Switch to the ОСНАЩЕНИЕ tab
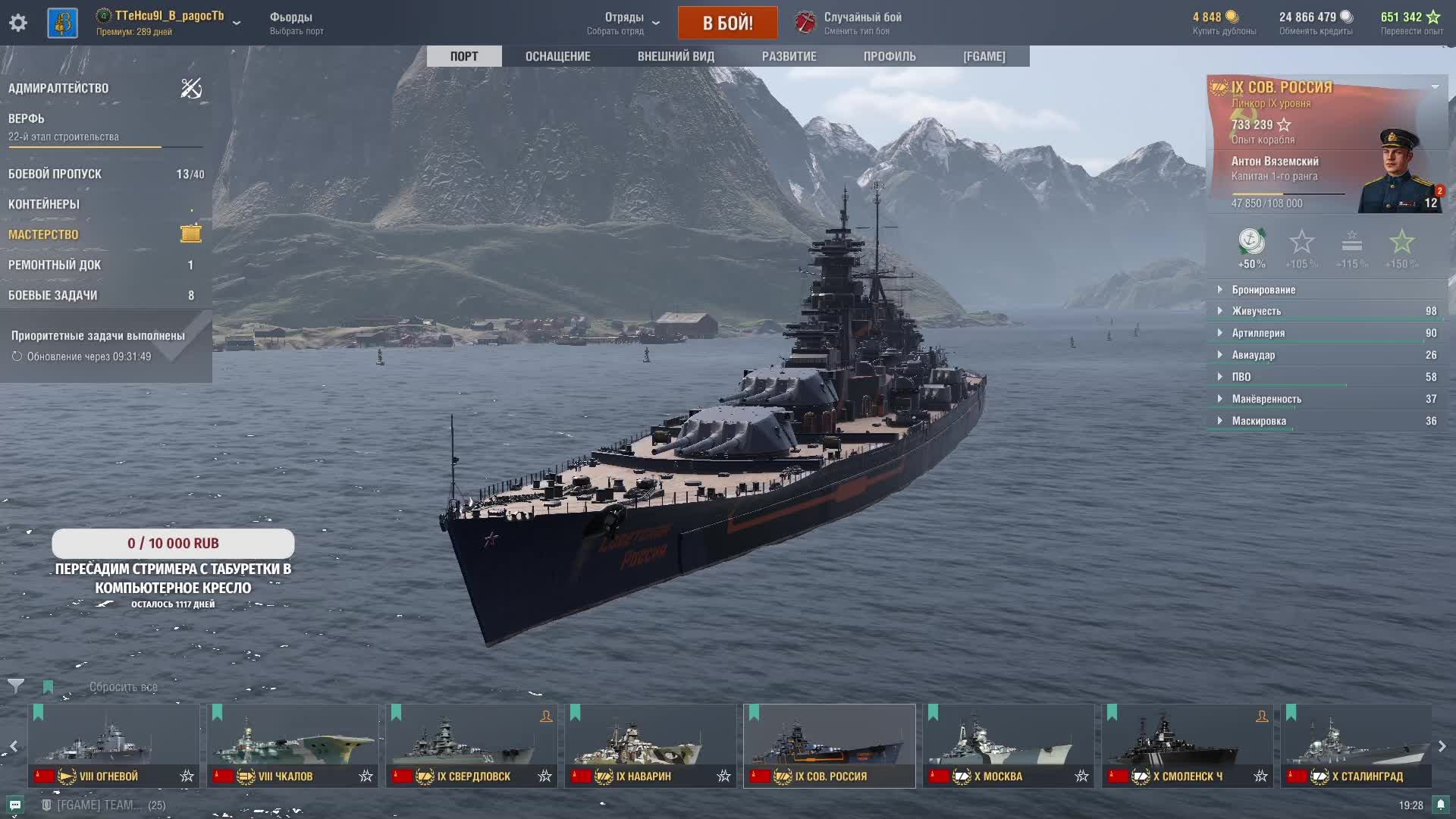This screenshot has width=1456, height=819. coord(557,56)
